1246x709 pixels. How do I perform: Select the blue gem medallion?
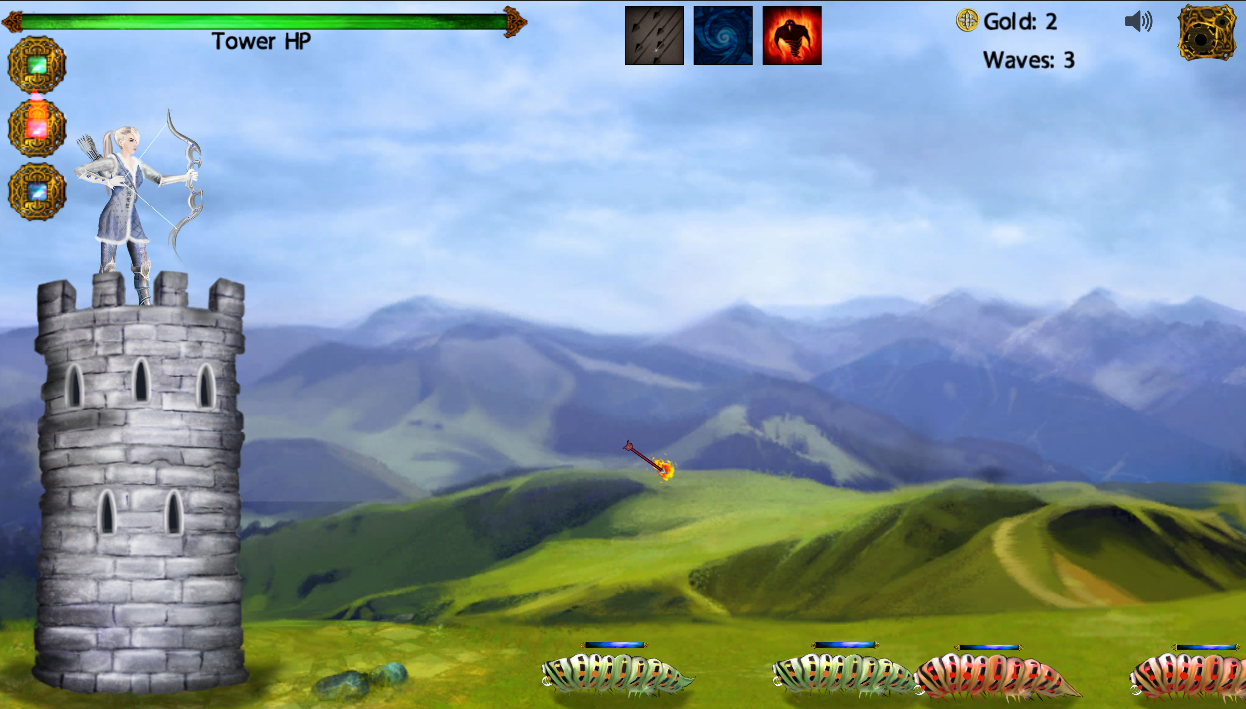pyautogui.click(x=37, y=191)
